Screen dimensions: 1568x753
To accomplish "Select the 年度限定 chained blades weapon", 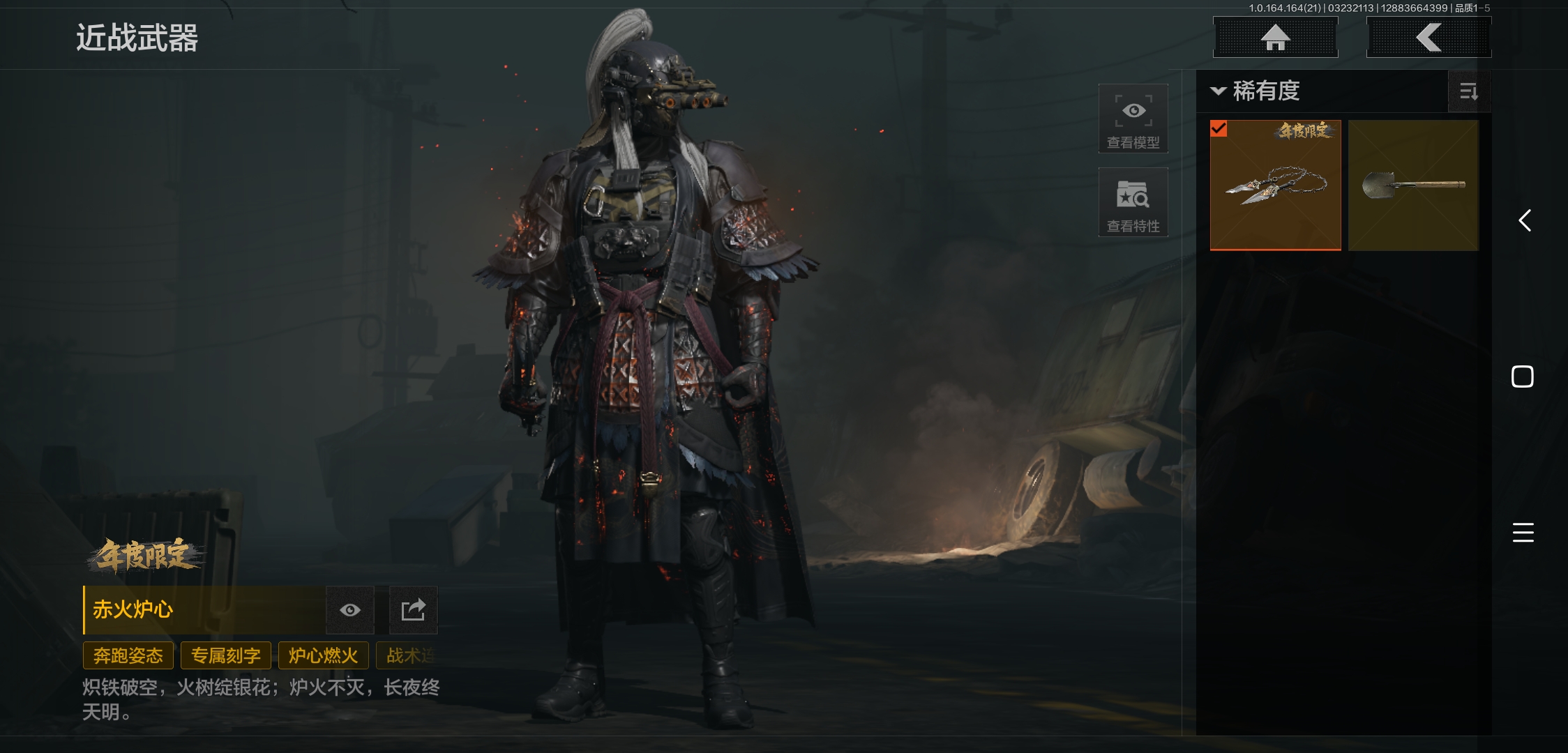I will [1275, 185].
